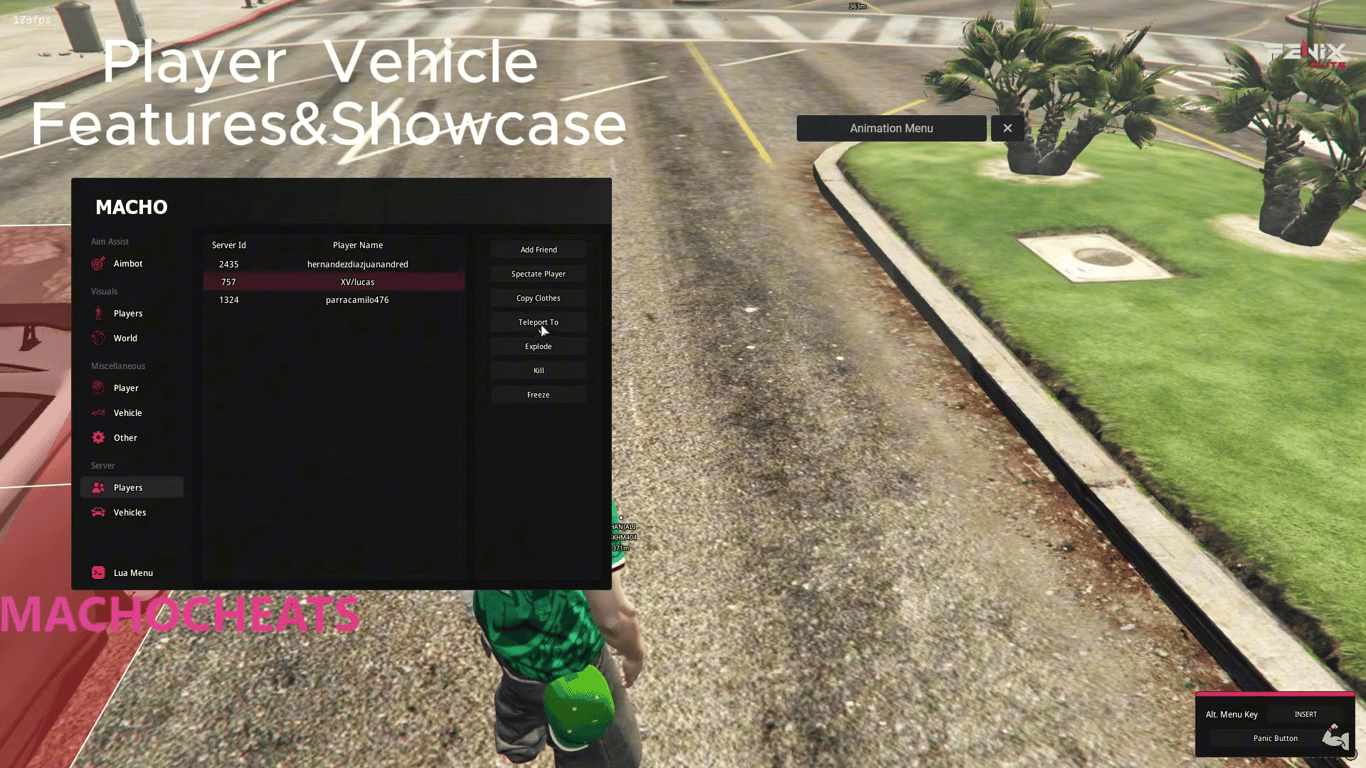Image resolution: width=1366 pixels, height=768 pixels.
Task: Select the Aimbot crosshair icon
Action: (98, 263)
